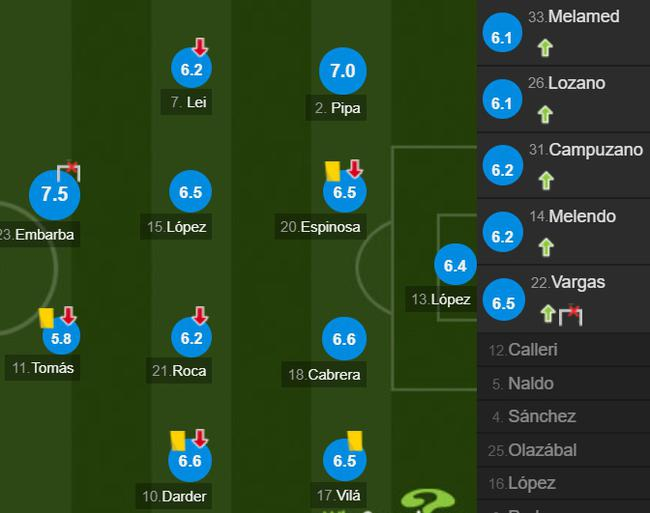Choose Roca's player marker
Image resolution: width=650 pixels, height=513 pixels.
[x=191, y=339]
